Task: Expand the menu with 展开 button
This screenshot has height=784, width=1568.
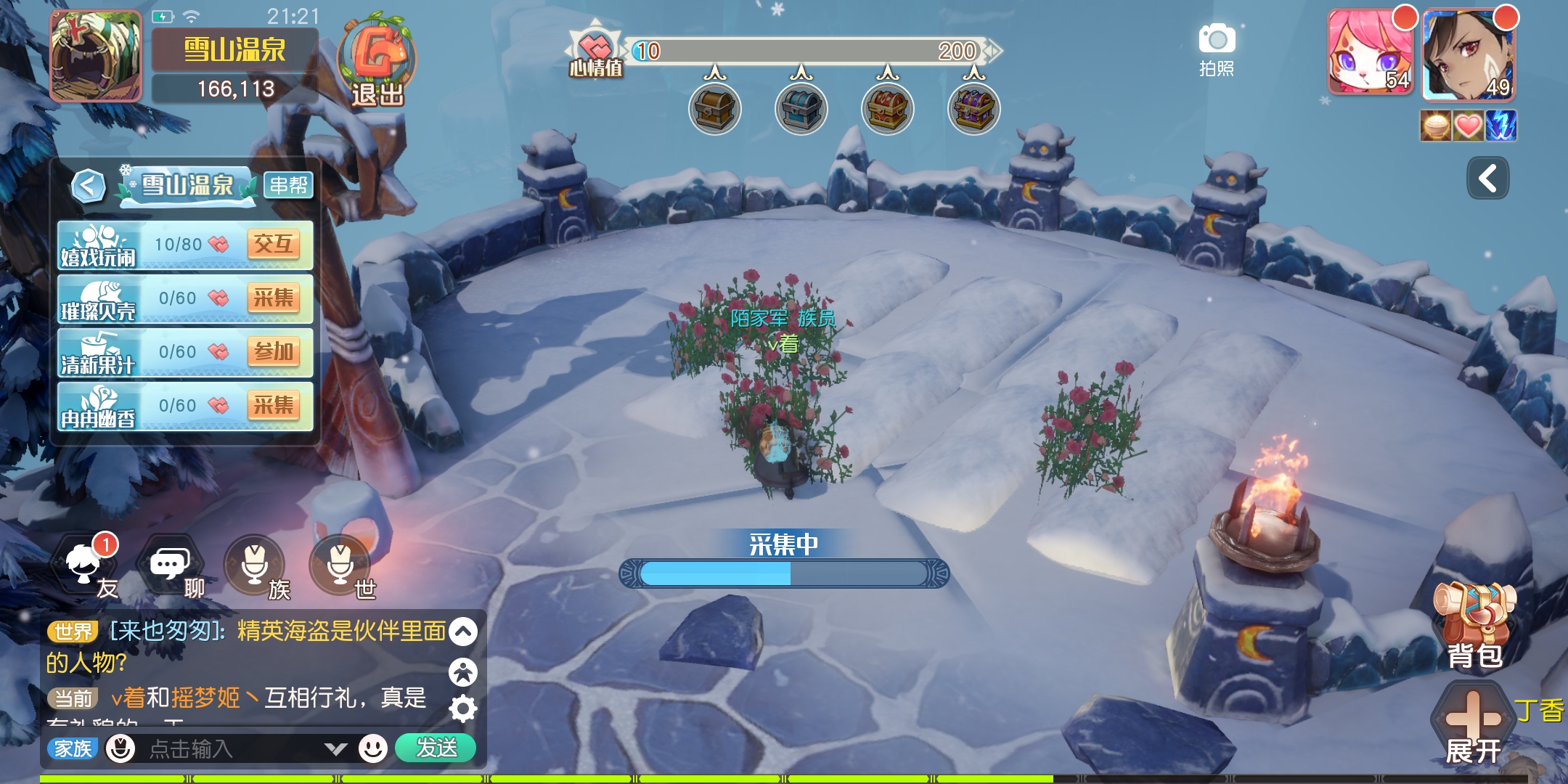Action: (x=1473, y=726)
